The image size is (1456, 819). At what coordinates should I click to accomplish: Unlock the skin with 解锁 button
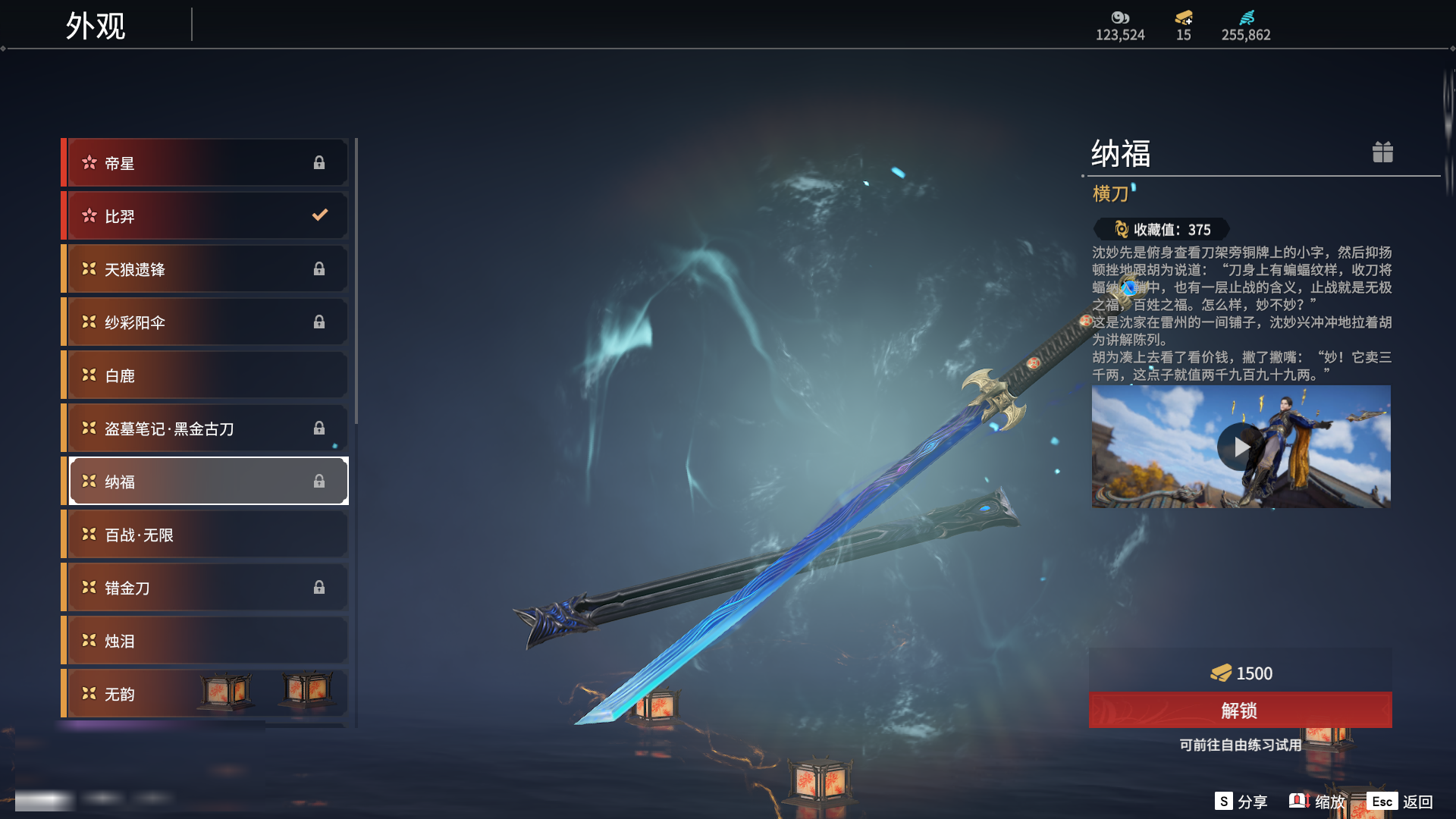click(x=1240, y=711)
